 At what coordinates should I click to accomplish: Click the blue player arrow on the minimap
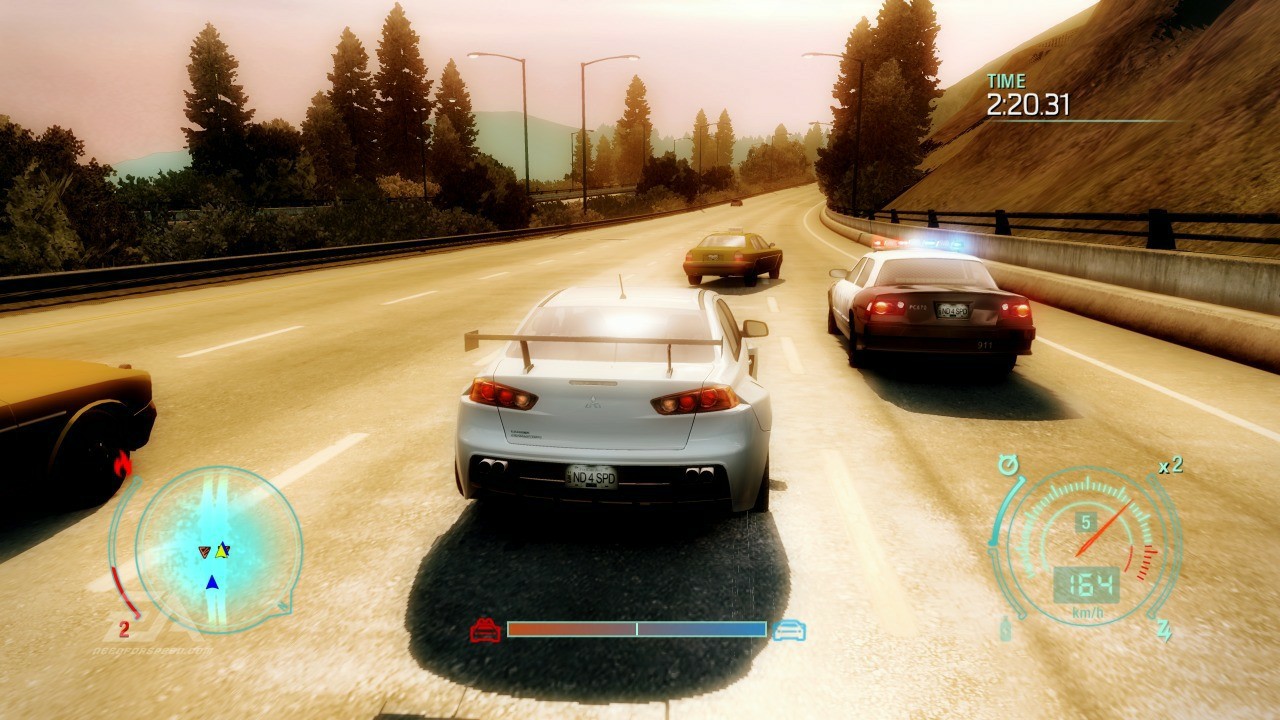click(212, 581)
